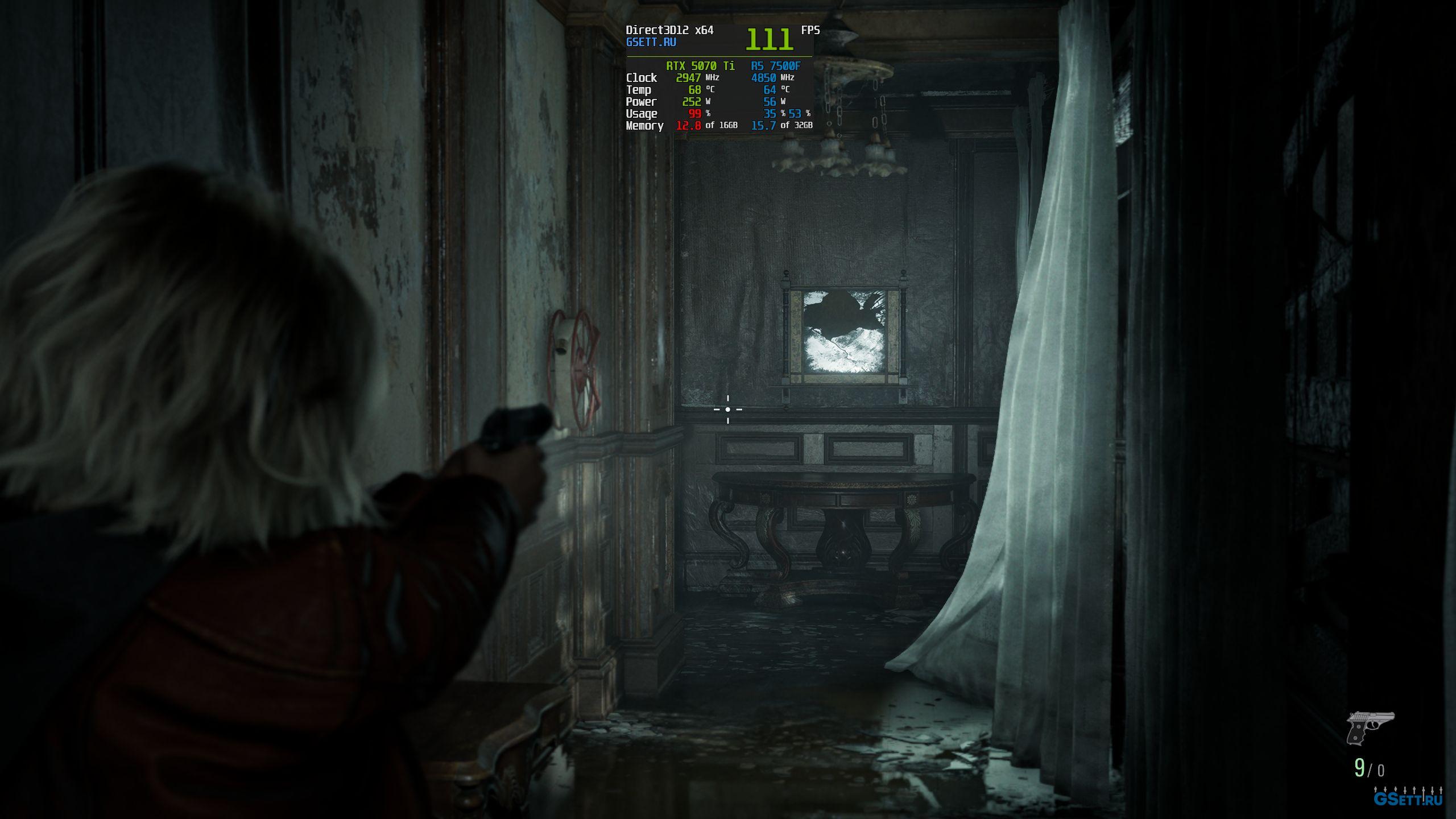1456x819 pixels.
Task: Select the equipped pistol weapon icon
Action: (1369, 727)
